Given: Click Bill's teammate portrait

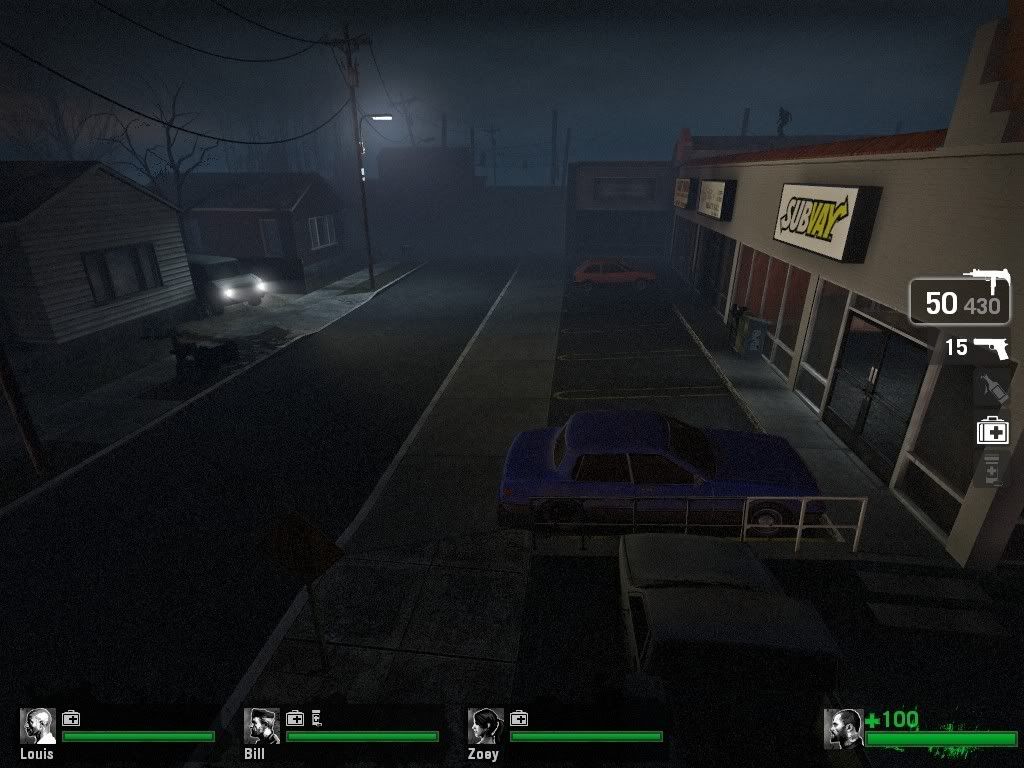Looking at the screenshot, I should [262, 727].
